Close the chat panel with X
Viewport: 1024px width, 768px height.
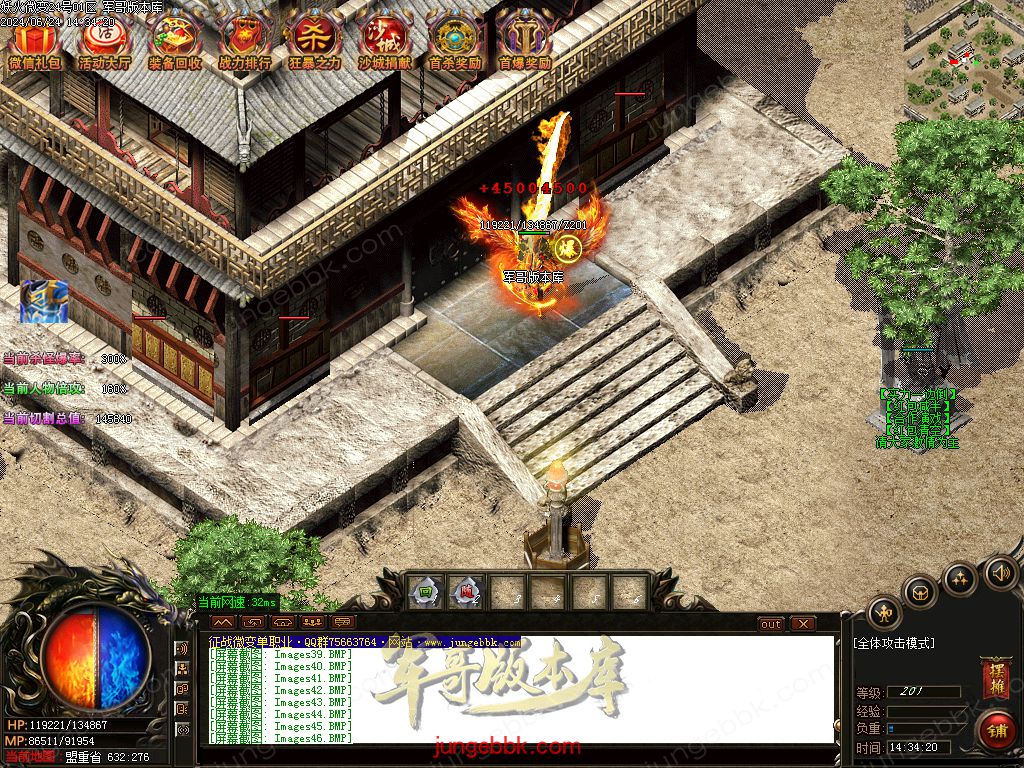pos(802,624)
